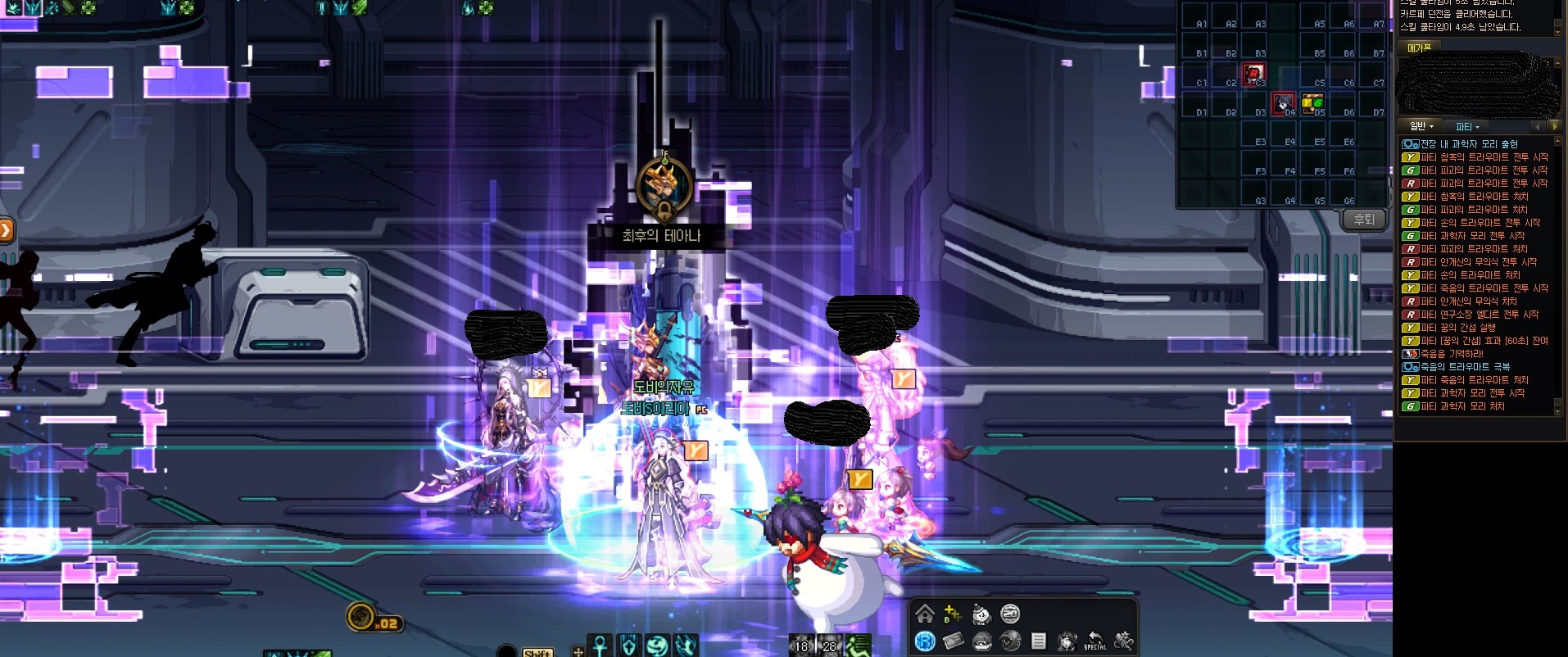
Task: Switch to the 일반 chat tab
Action: coord(1421,126)
